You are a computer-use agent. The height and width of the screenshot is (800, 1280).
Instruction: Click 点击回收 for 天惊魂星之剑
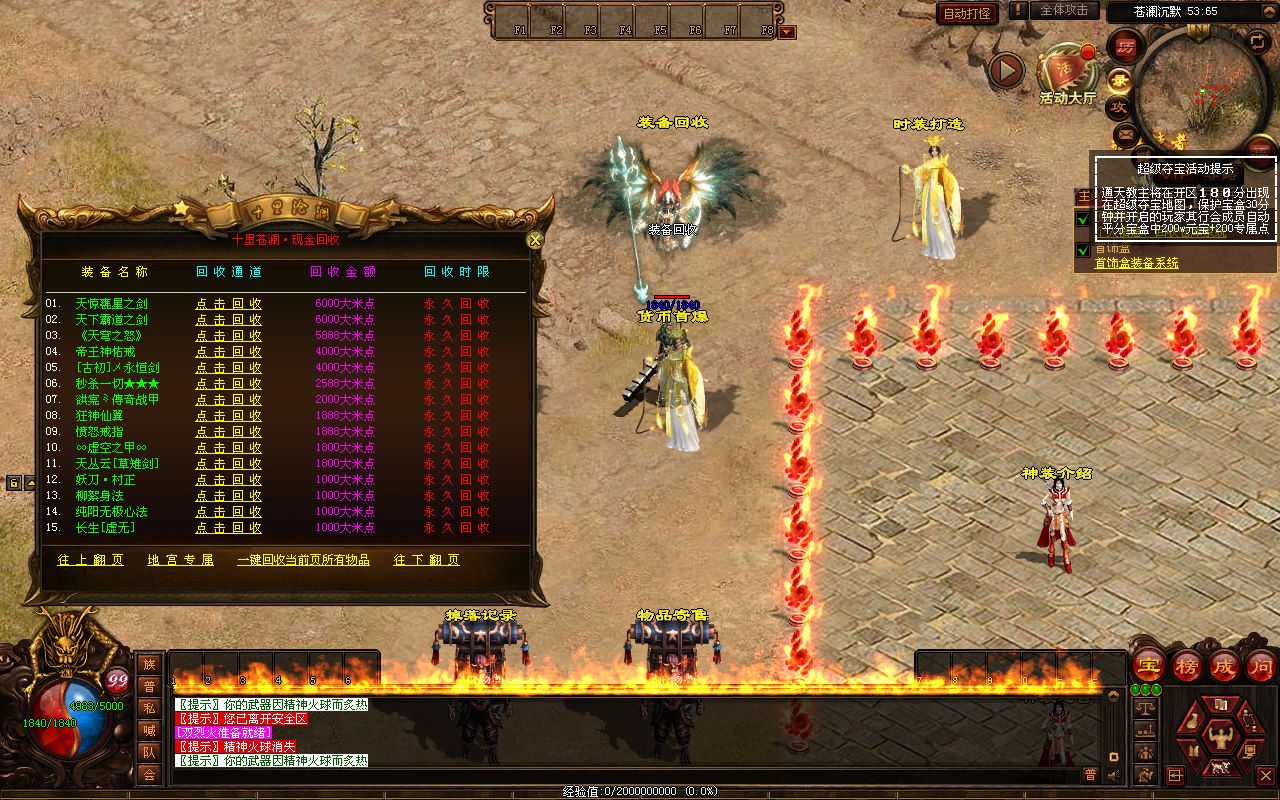(228, 304)
